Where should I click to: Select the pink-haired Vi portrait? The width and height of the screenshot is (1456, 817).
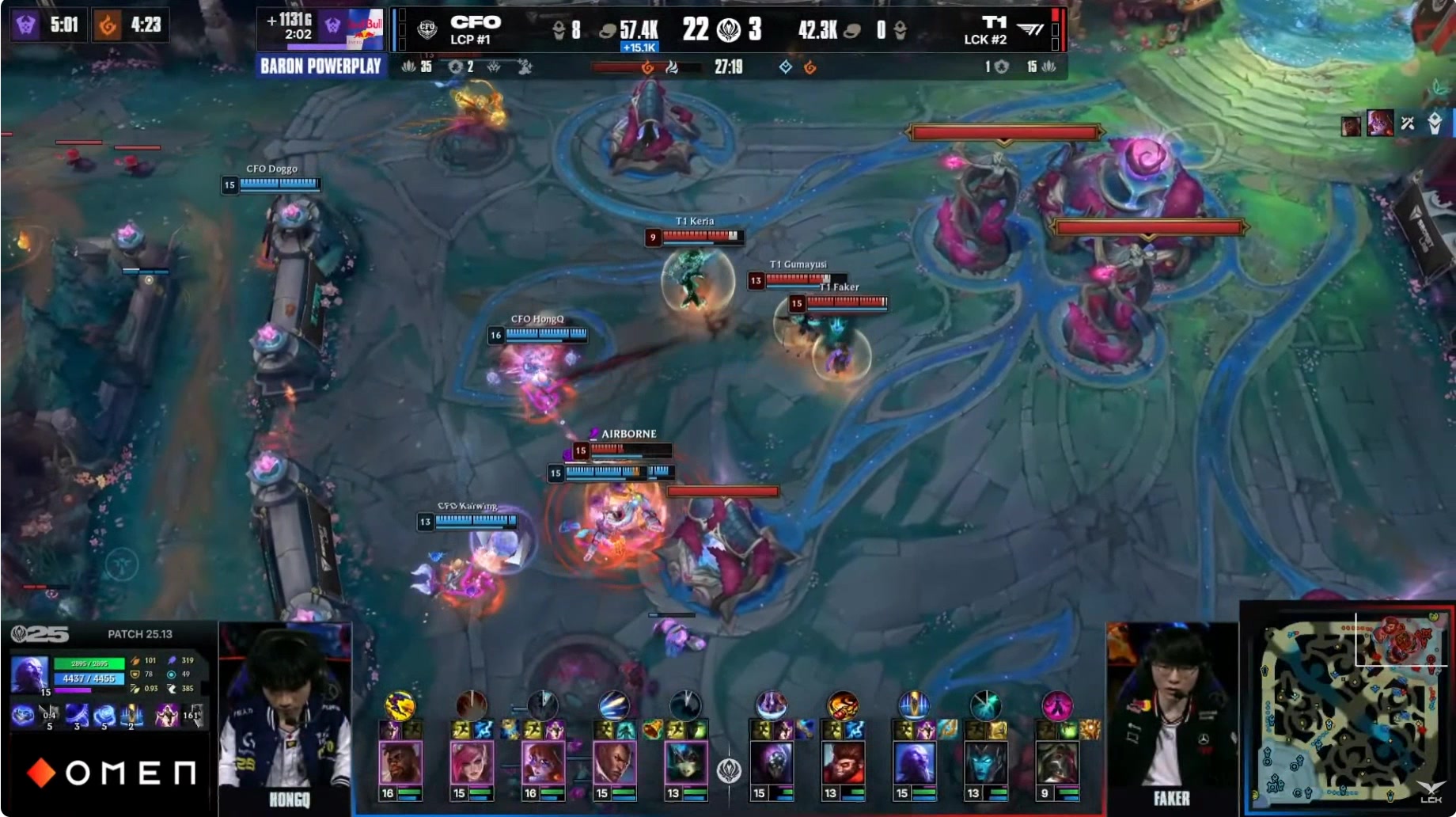click(x=472, y=764)
